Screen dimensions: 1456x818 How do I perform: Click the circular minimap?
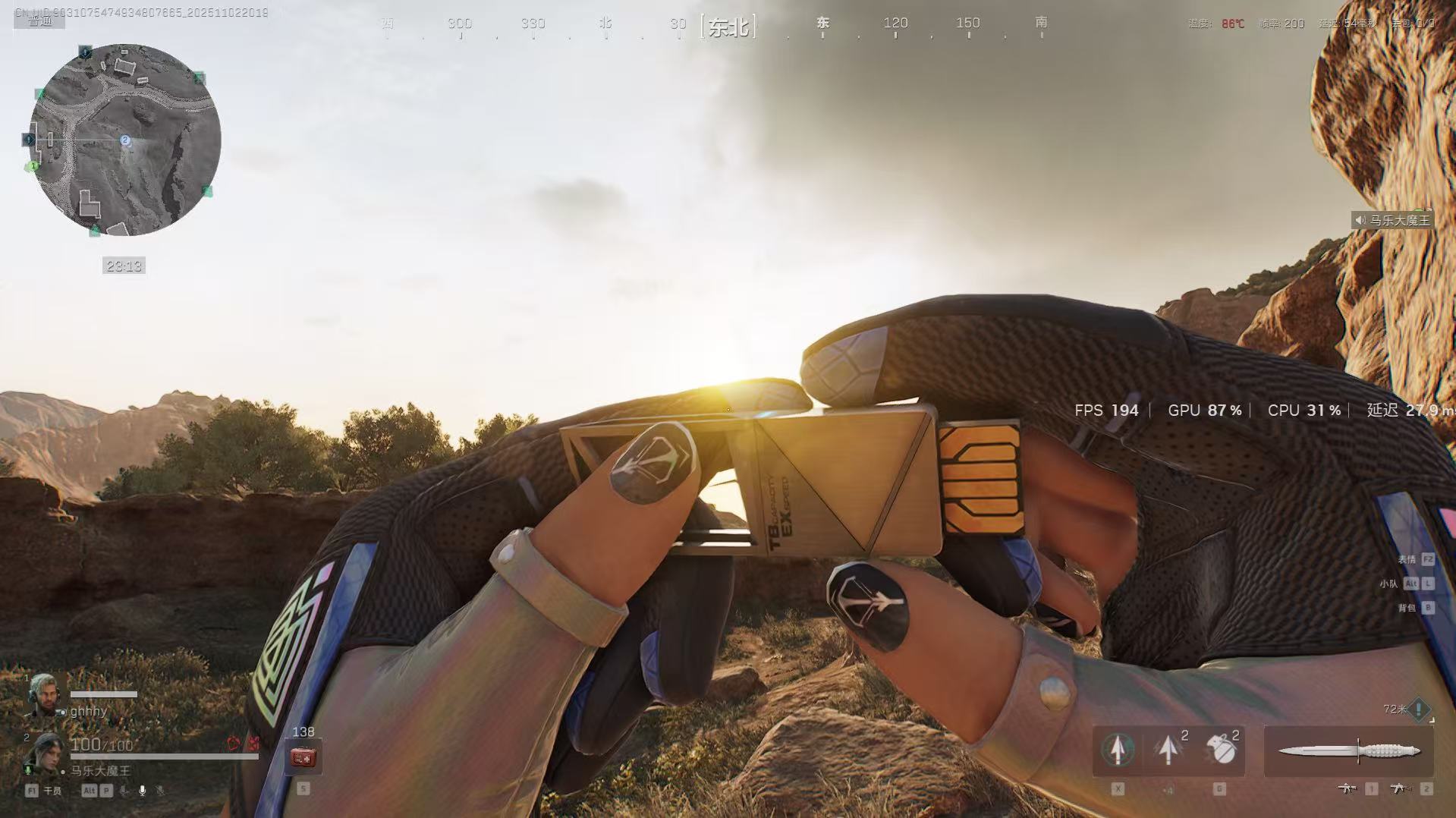(x=125, y=140)
